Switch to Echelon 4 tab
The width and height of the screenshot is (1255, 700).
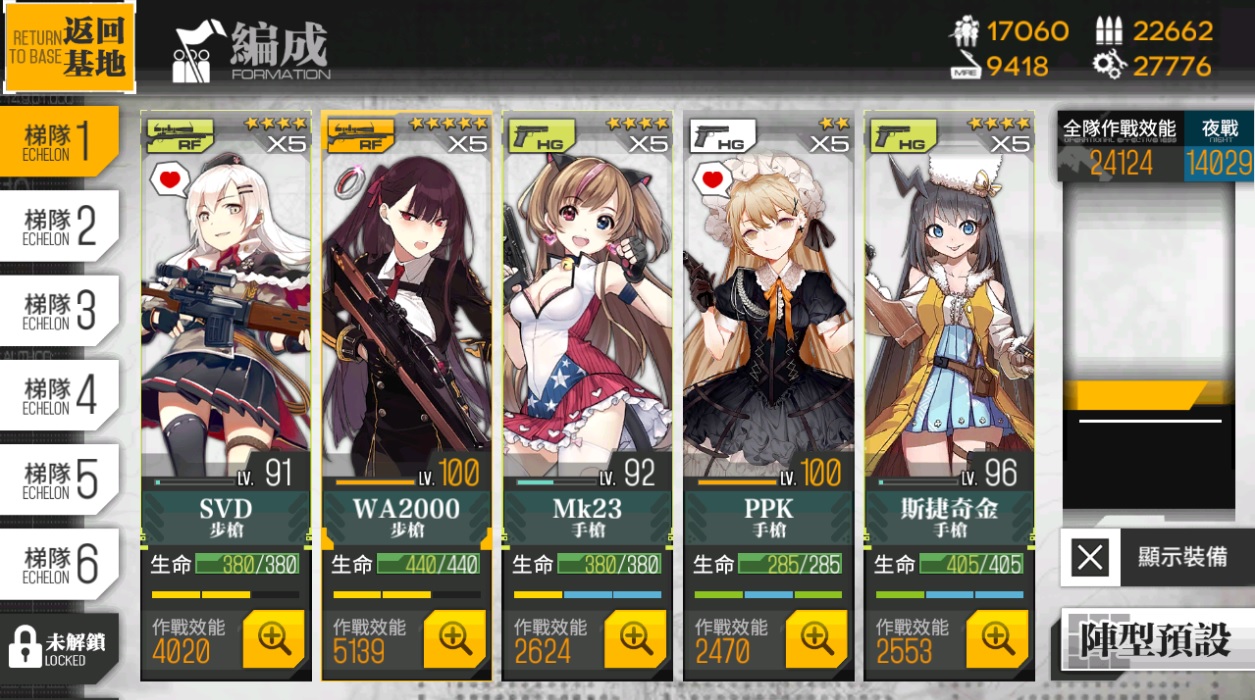click(x=58, y=395)
